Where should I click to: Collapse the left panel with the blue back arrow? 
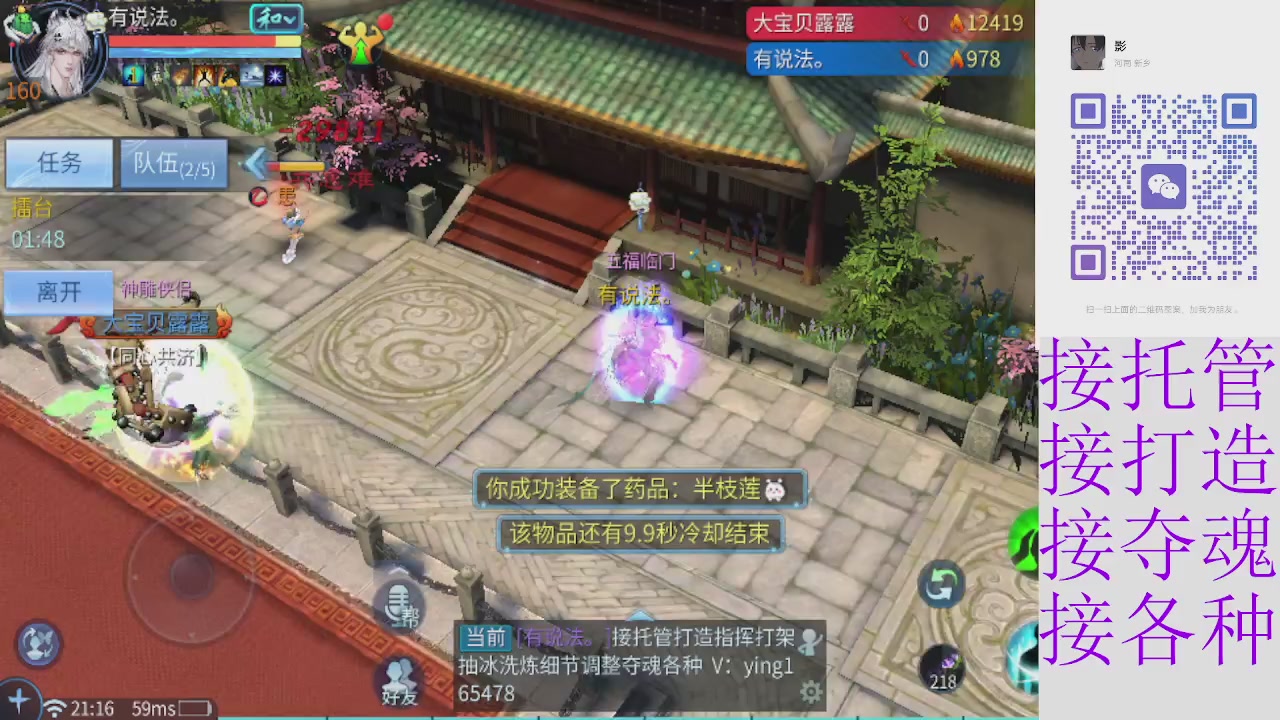point(258,164)
